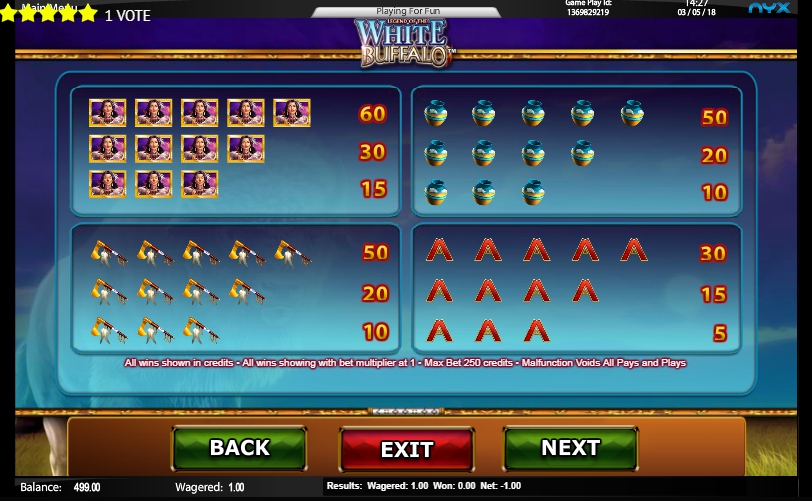Show the next paytable page
812x501 pixels.
(570, 448)
